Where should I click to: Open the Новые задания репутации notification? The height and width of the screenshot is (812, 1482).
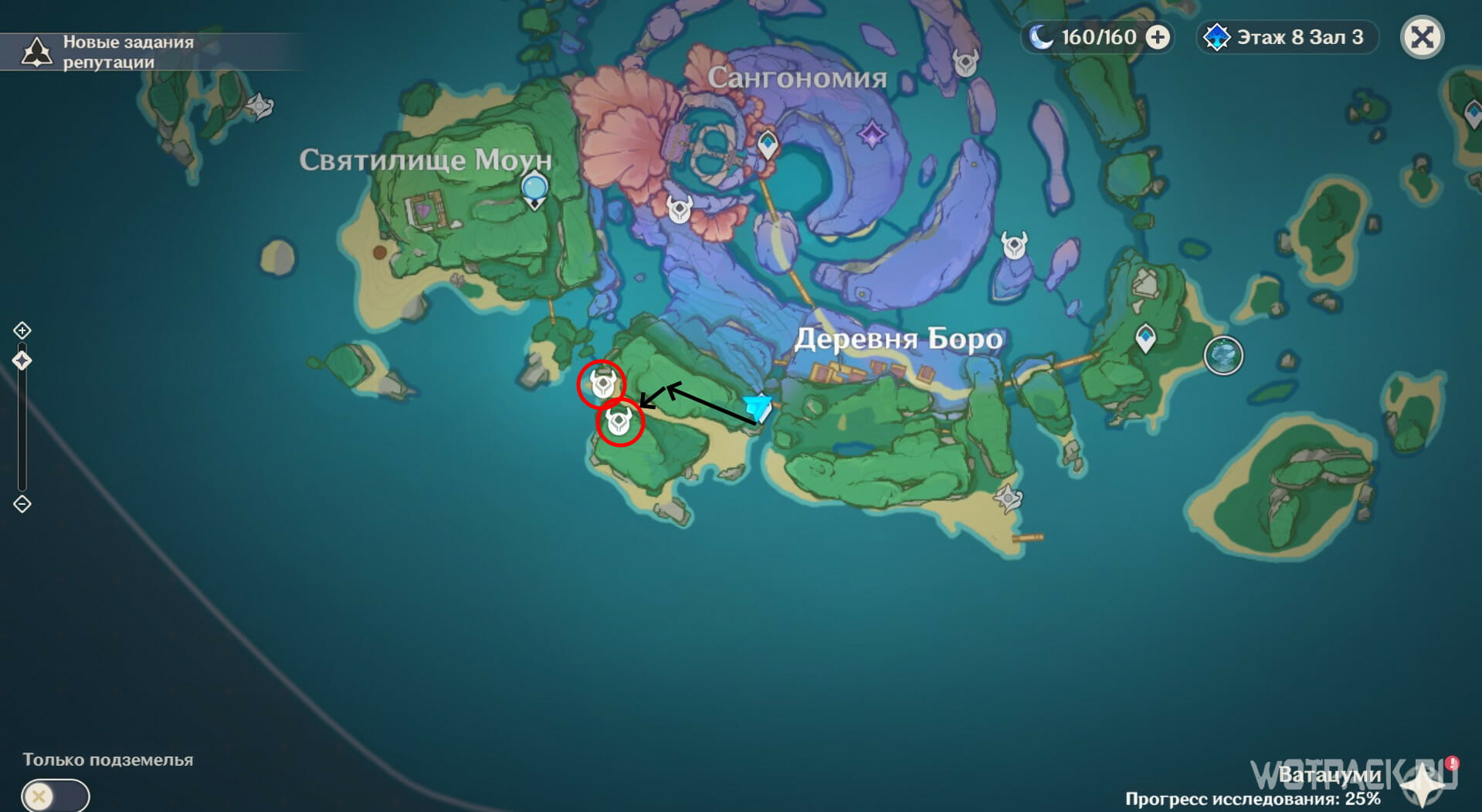tap(108, 52)
